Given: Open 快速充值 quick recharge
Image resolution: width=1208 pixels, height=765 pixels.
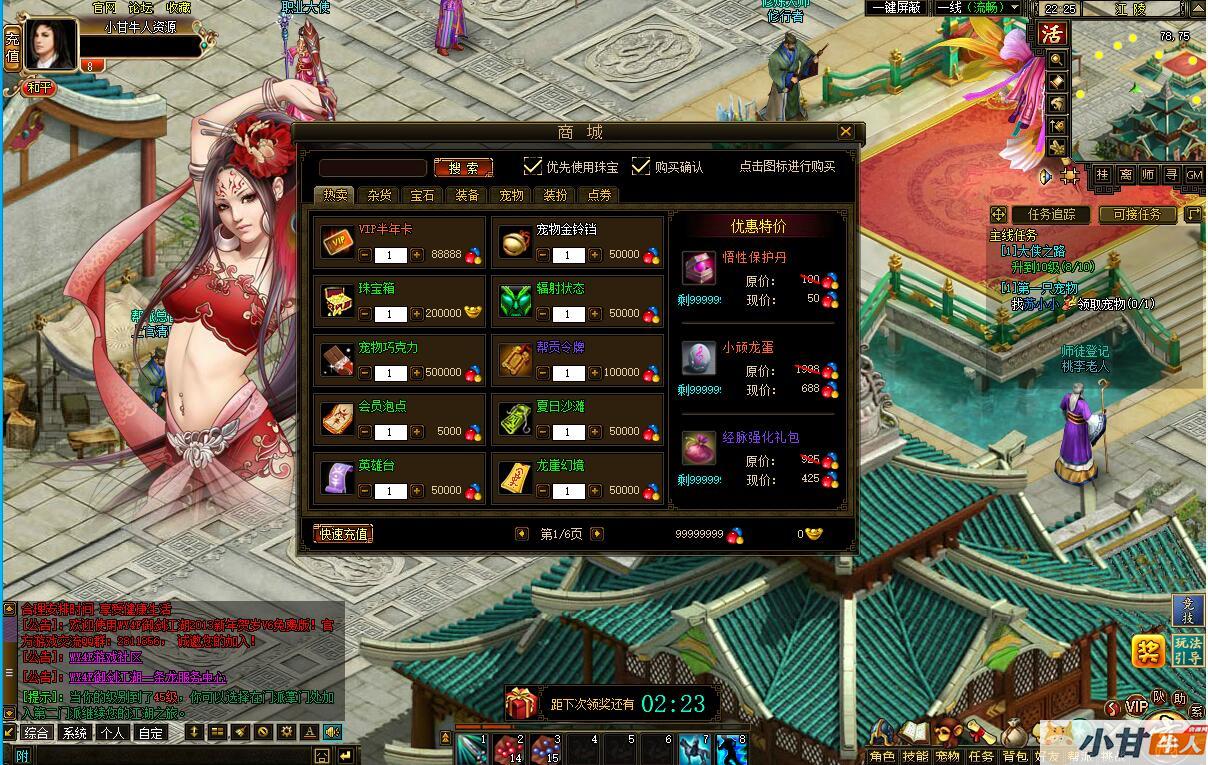Looking at the screenshot, I should click(343, 534).
